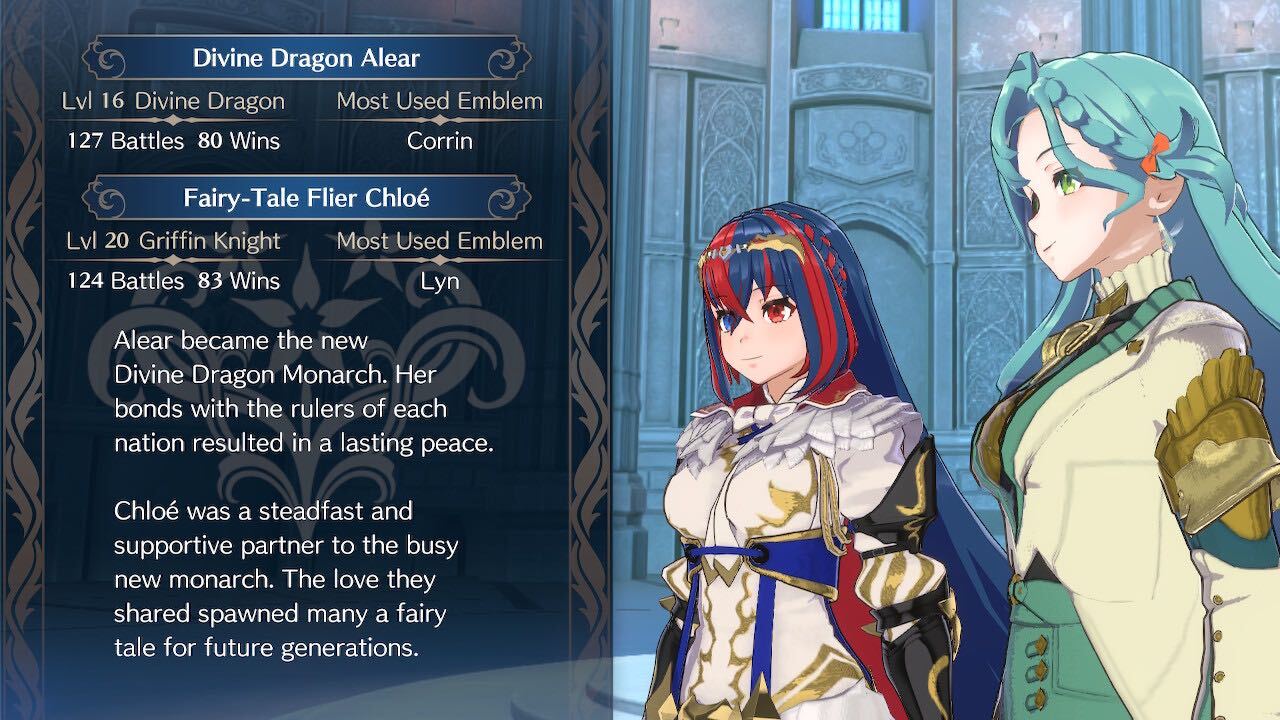This screenshot has height=720, width=1280.
Task: Select the diamond divider under Divine Dragon class
Action: (x=172, y=119)
